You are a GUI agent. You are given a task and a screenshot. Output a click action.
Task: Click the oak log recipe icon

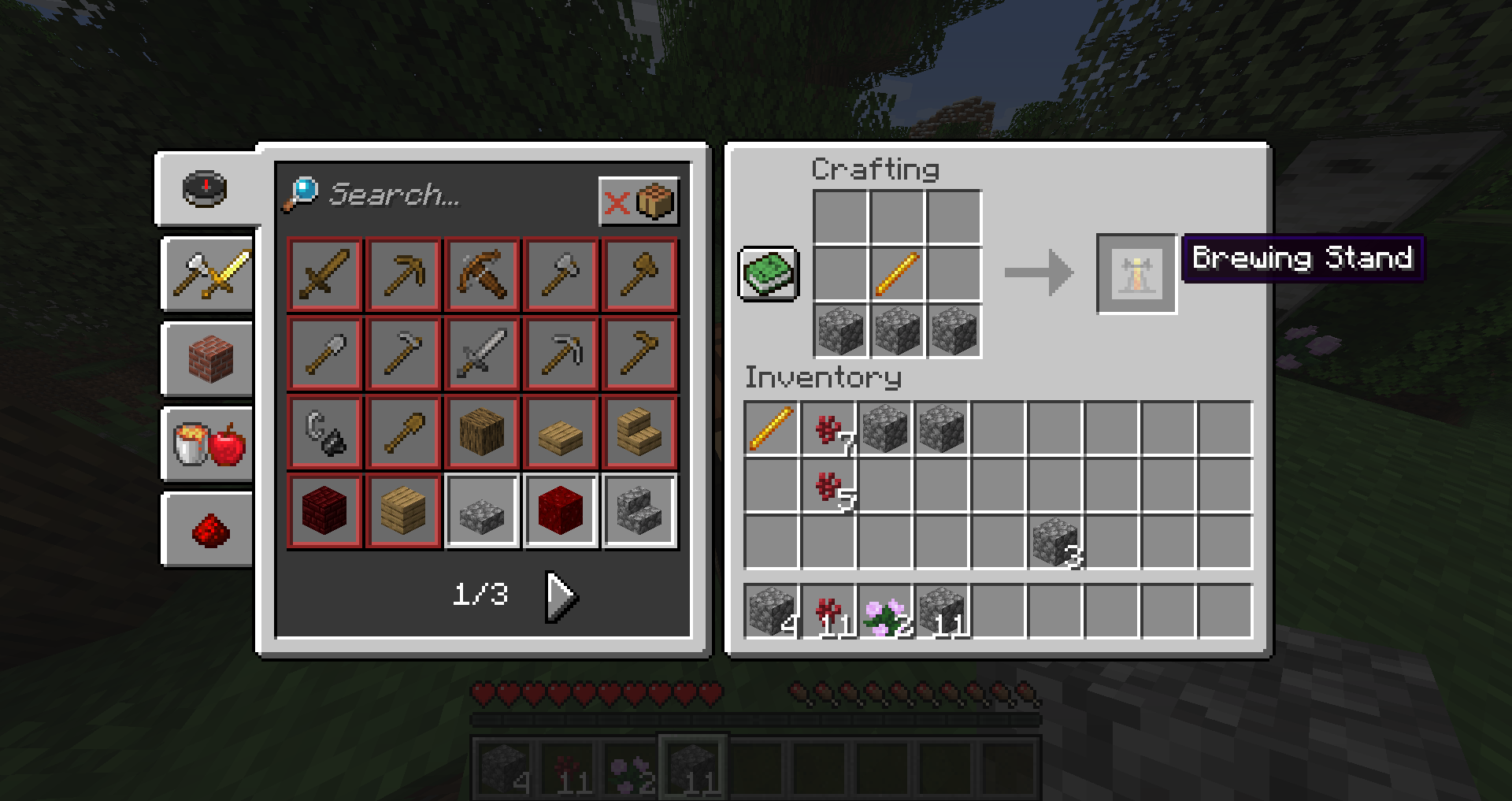pyautogui.click(x=482, y=432)
